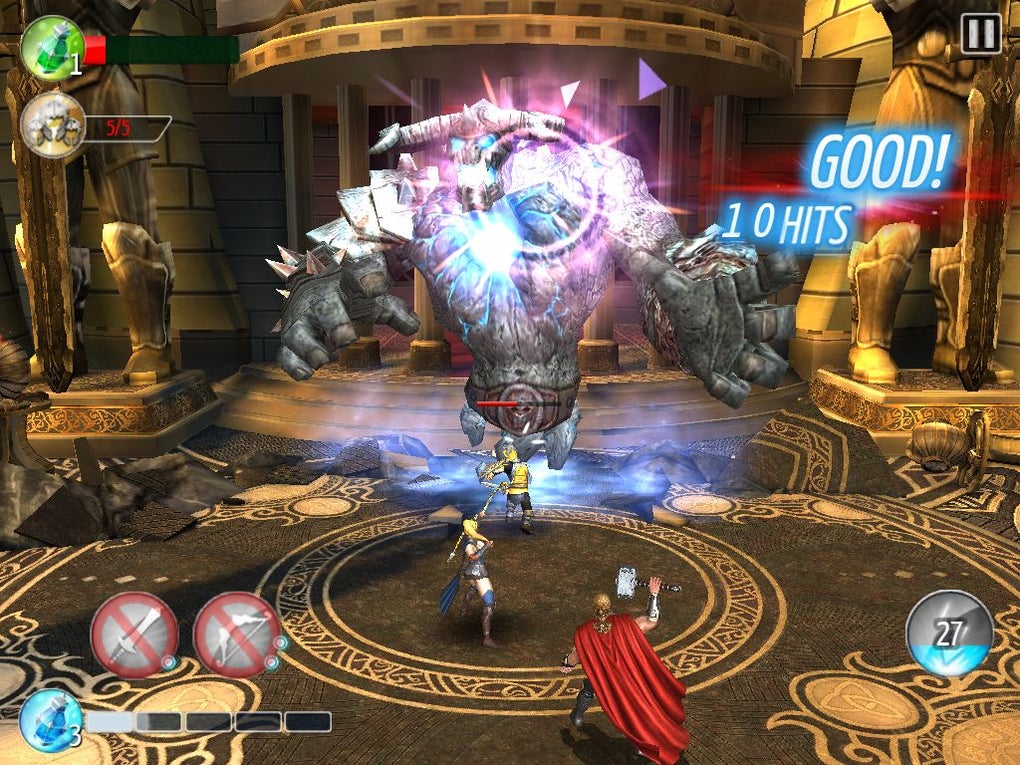The image size is (1020, 765).
Task: Activate the silver orb special attack
Action: pyautogui.click(x=949, y=634)
